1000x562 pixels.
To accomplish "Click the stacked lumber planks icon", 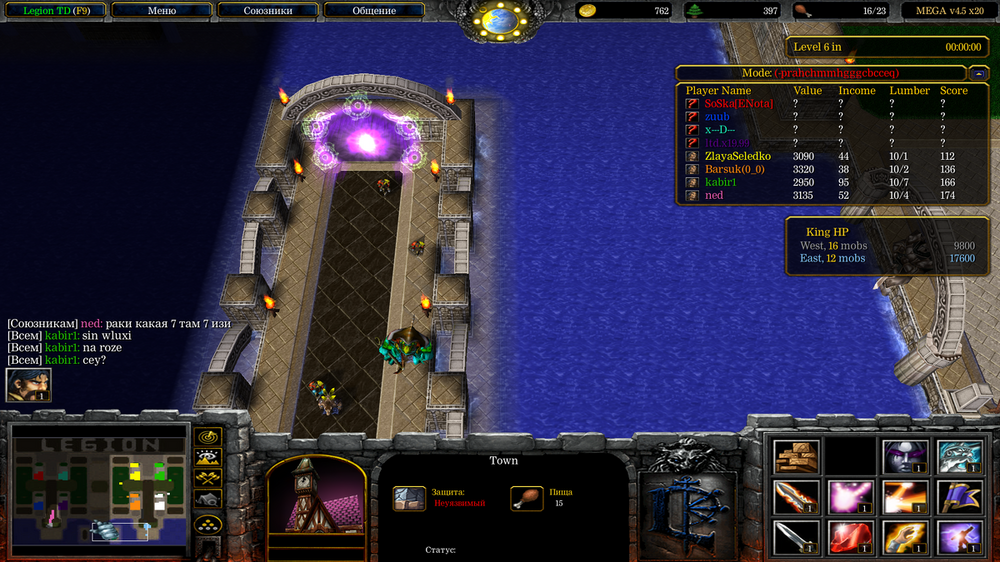I will (x=797, y=456).
